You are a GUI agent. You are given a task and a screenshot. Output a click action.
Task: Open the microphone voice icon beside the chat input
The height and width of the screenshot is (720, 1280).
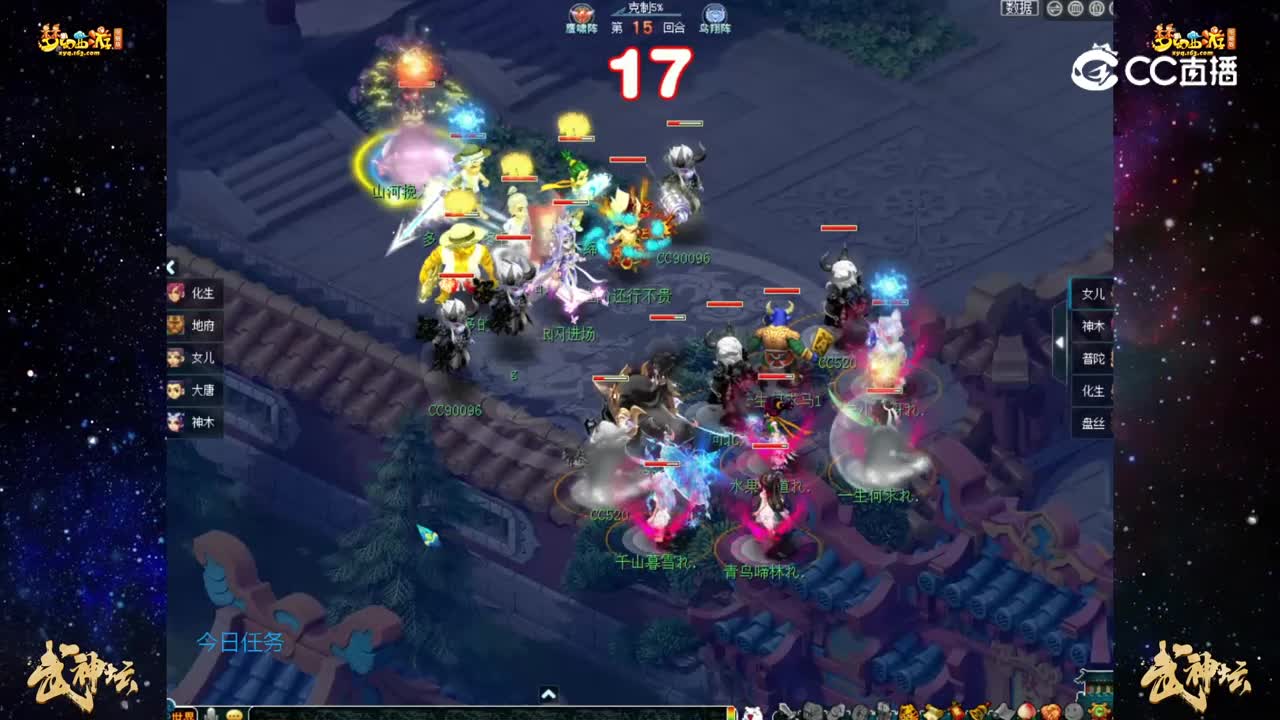pos(212,712)
